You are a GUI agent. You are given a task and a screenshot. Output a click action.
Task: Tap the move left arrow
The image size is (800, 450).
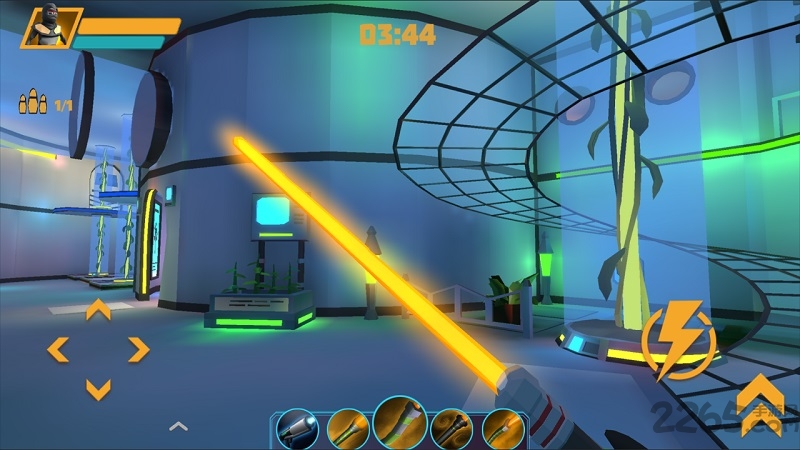[58, 349]
